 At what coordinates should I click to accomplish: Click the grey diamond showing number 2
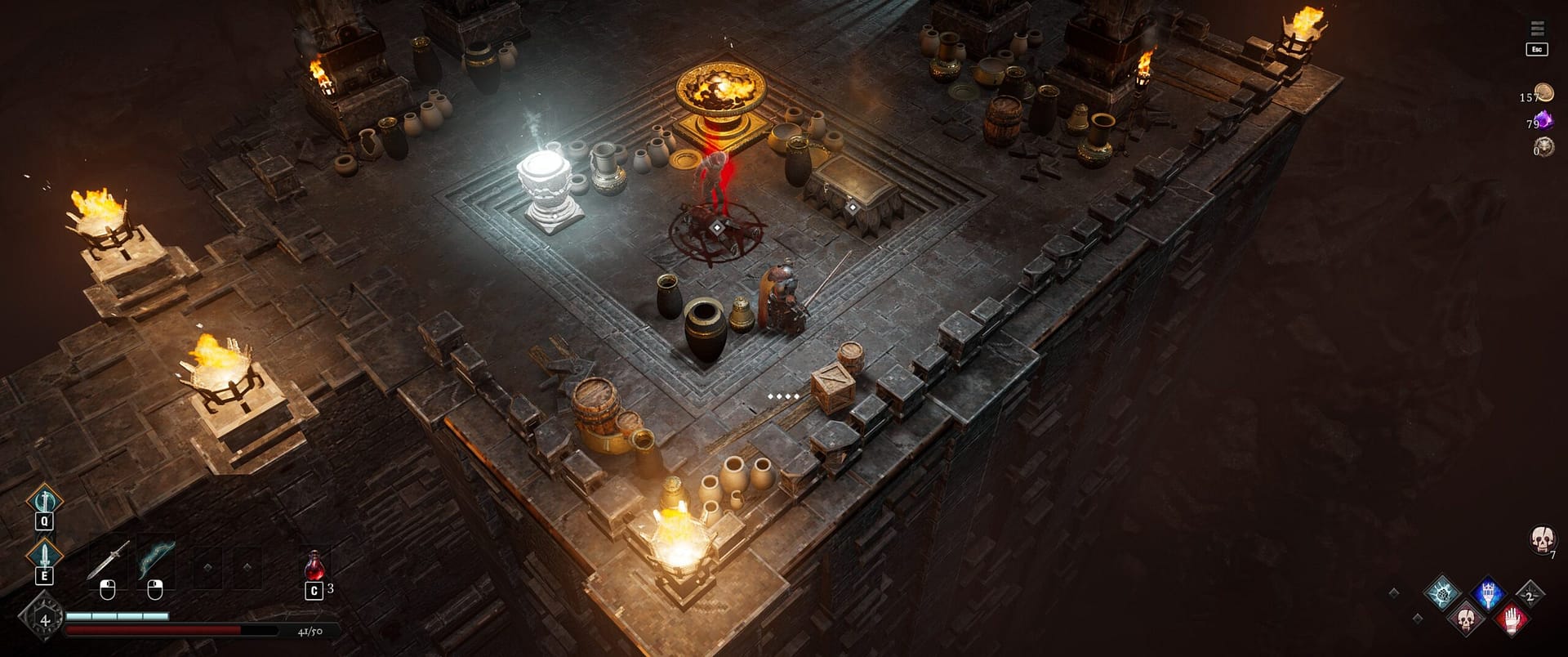[x=1530, y=595]
